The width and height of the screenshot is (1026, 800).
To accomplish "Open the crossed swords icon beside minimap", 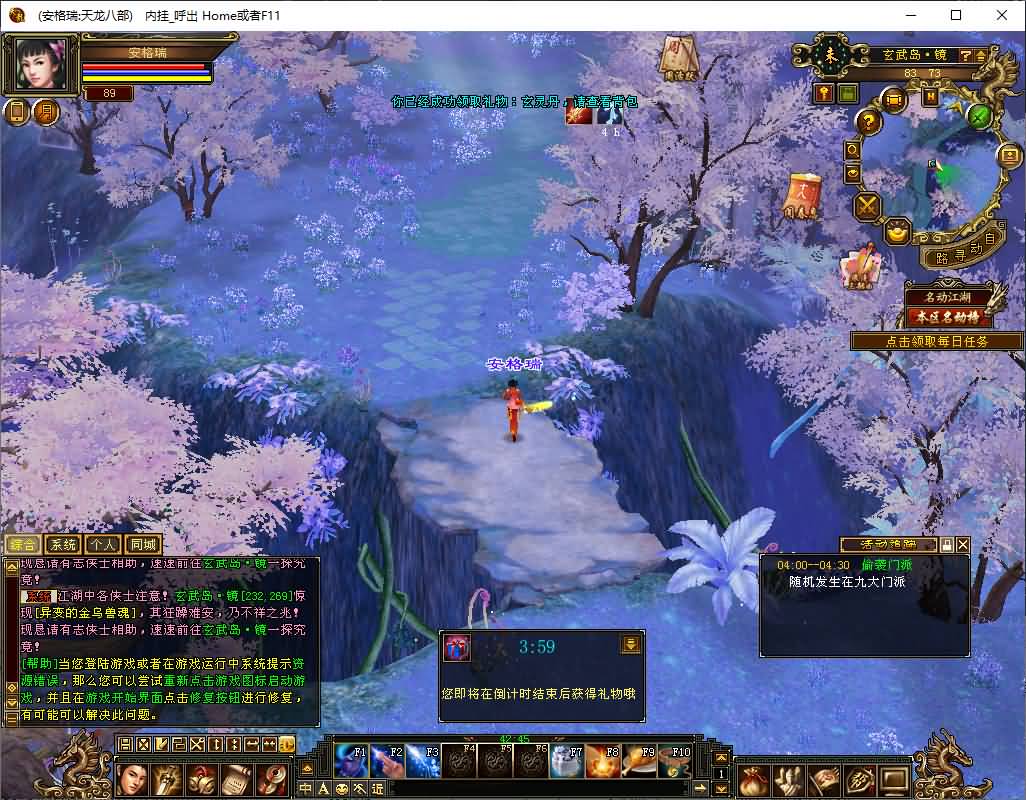I will coord(866,206).
